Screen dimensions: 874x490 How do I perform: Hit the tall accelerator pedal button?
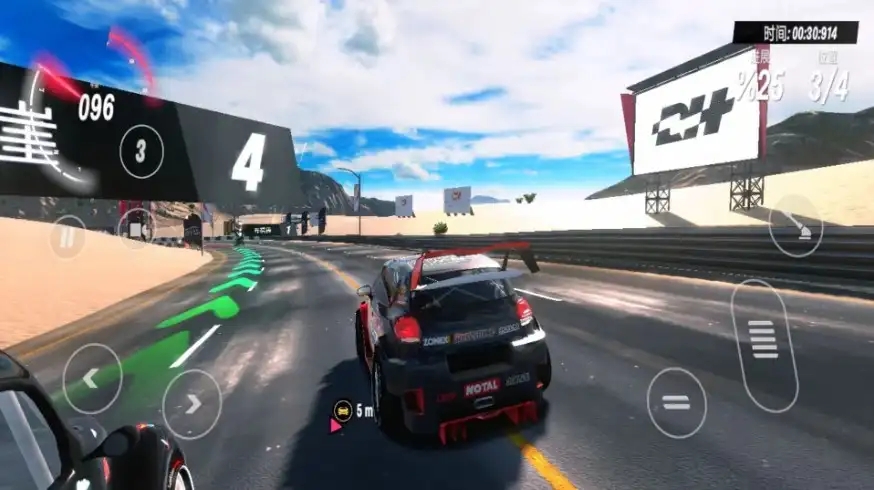coord(764,345)
